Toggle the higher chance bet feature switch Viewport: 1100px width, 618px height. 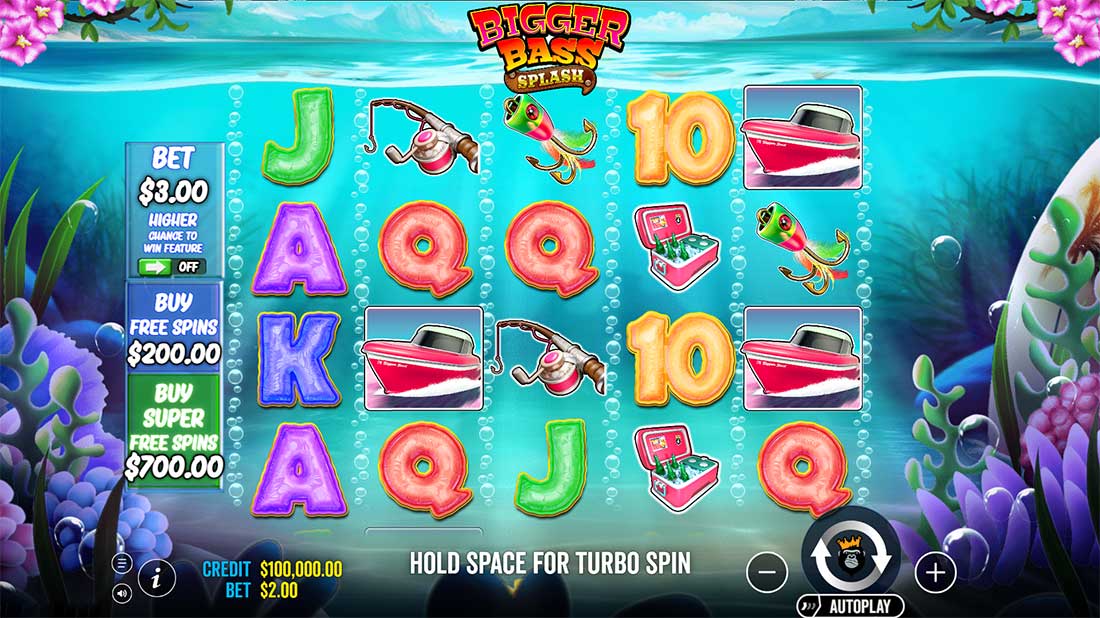172,267
